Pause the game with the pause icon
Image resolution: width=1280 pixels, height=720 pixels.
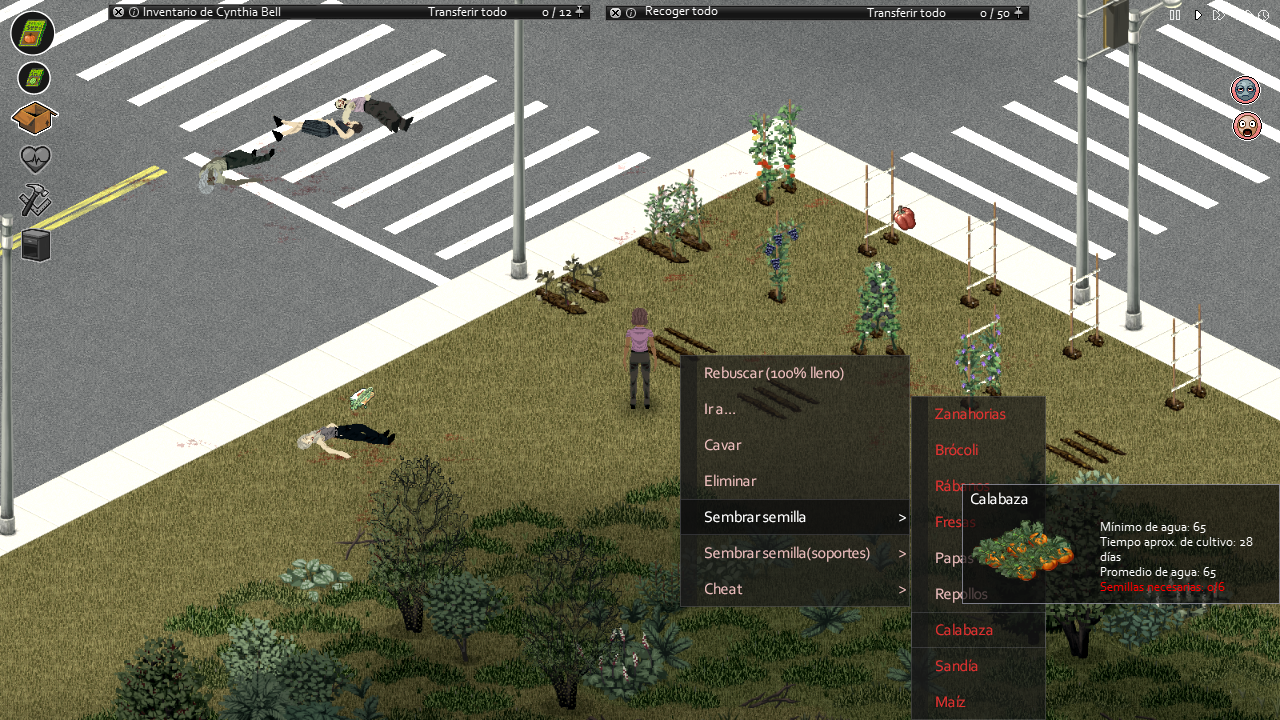pyautogui.click(x=1174, y=15)
